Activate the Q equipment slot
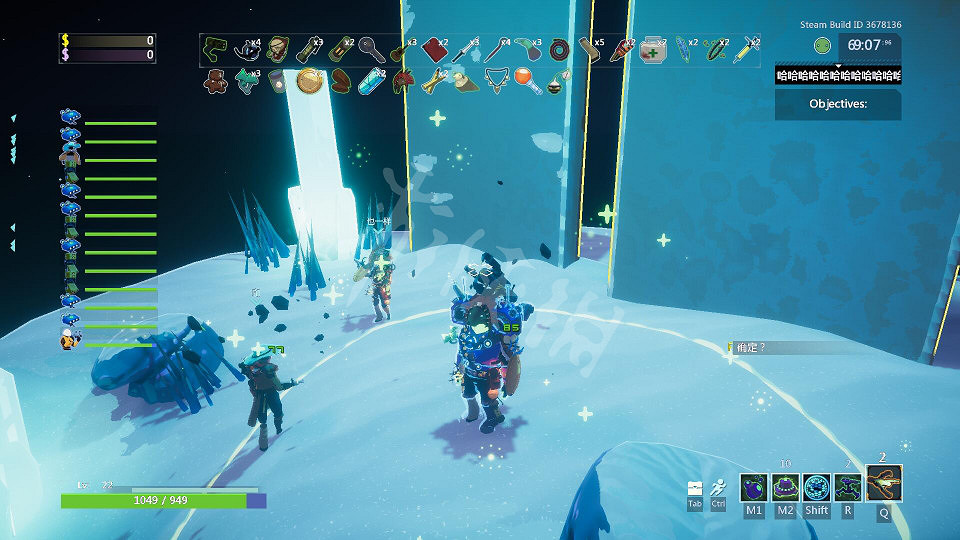Image resolution: width=960 pixels, height=540 pixels. click(x=884, y=483)
